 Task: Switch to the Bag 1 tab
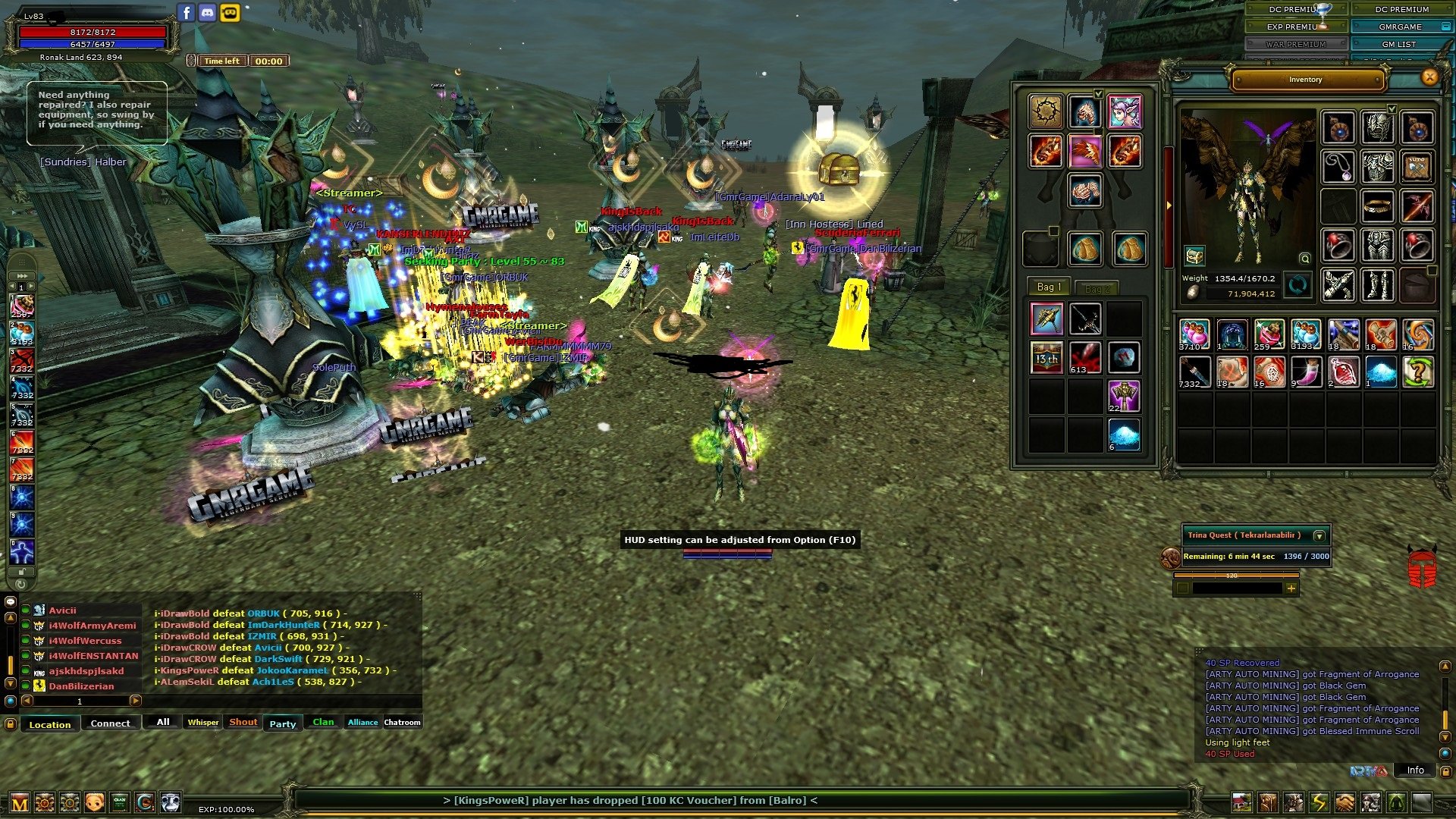tap(1049, 287)
